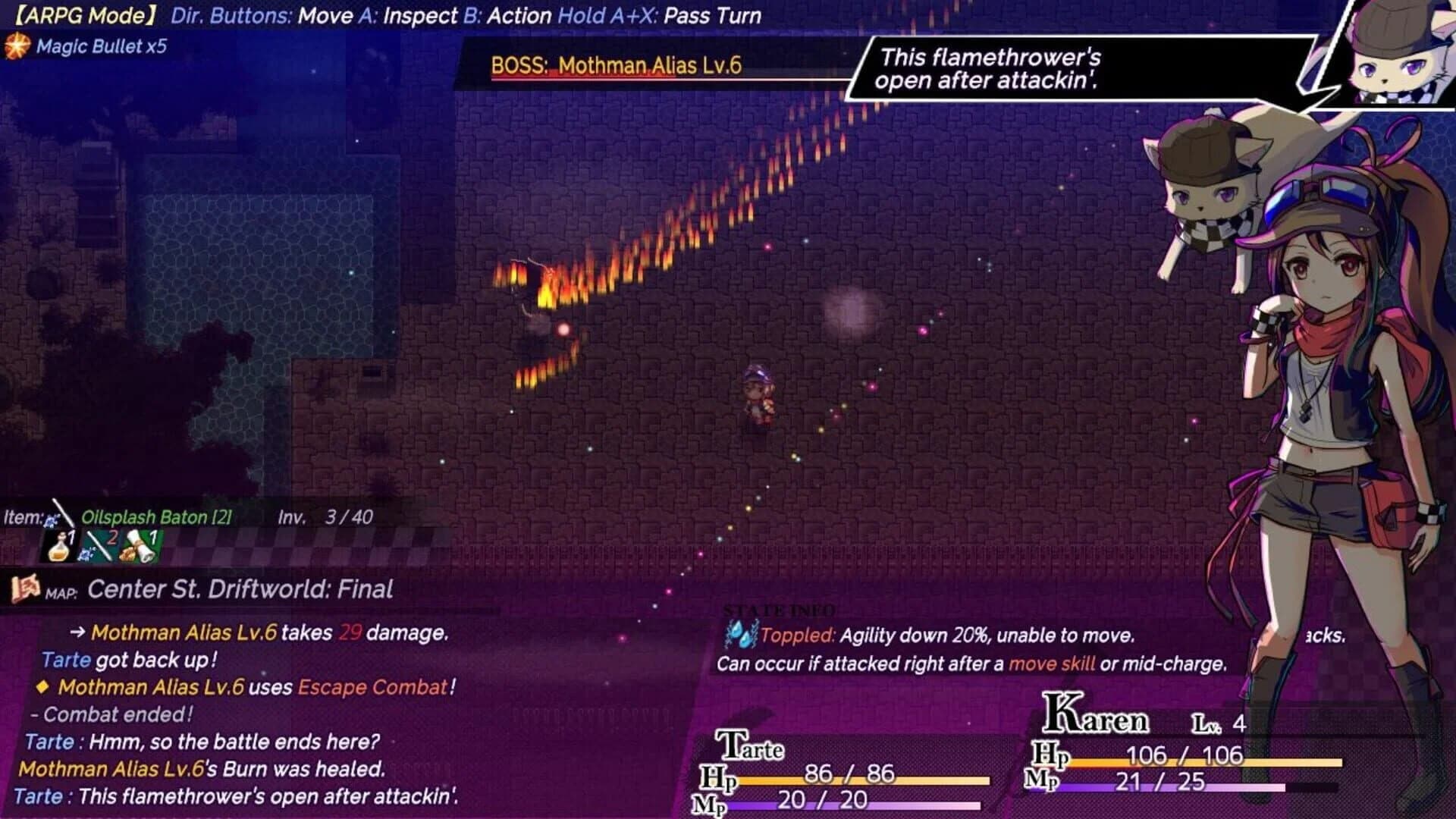Image resolution: width=1456 pixels, height=819 pixels.
Task: Toggle the STATE INFO panel display
Action: [779, 609]
